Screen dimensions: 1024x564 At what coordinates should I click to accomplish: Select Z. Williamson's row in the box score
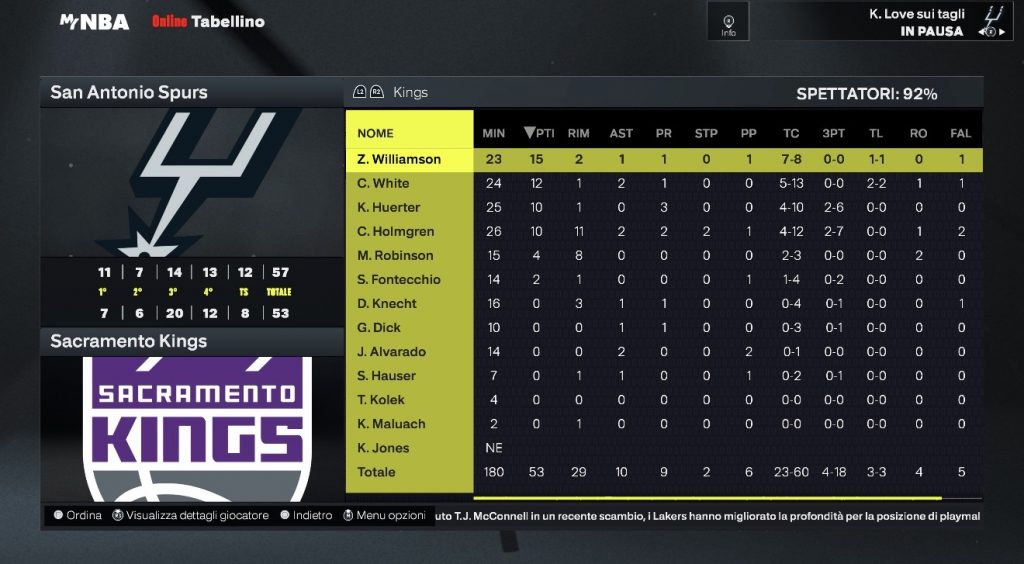[399, 159]
